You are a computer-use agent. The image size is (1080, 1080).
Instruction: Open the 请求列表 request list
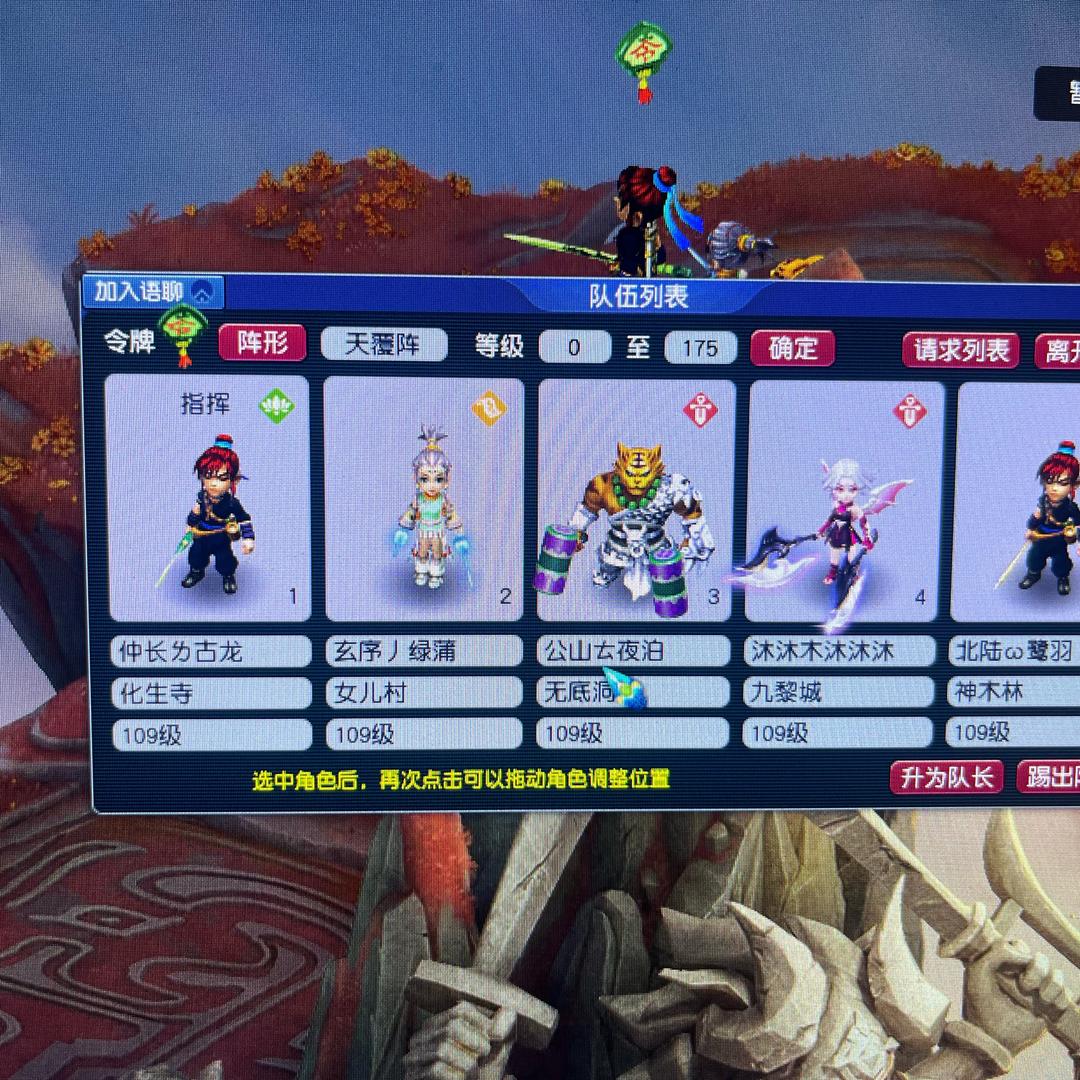[x=960, y=351]
